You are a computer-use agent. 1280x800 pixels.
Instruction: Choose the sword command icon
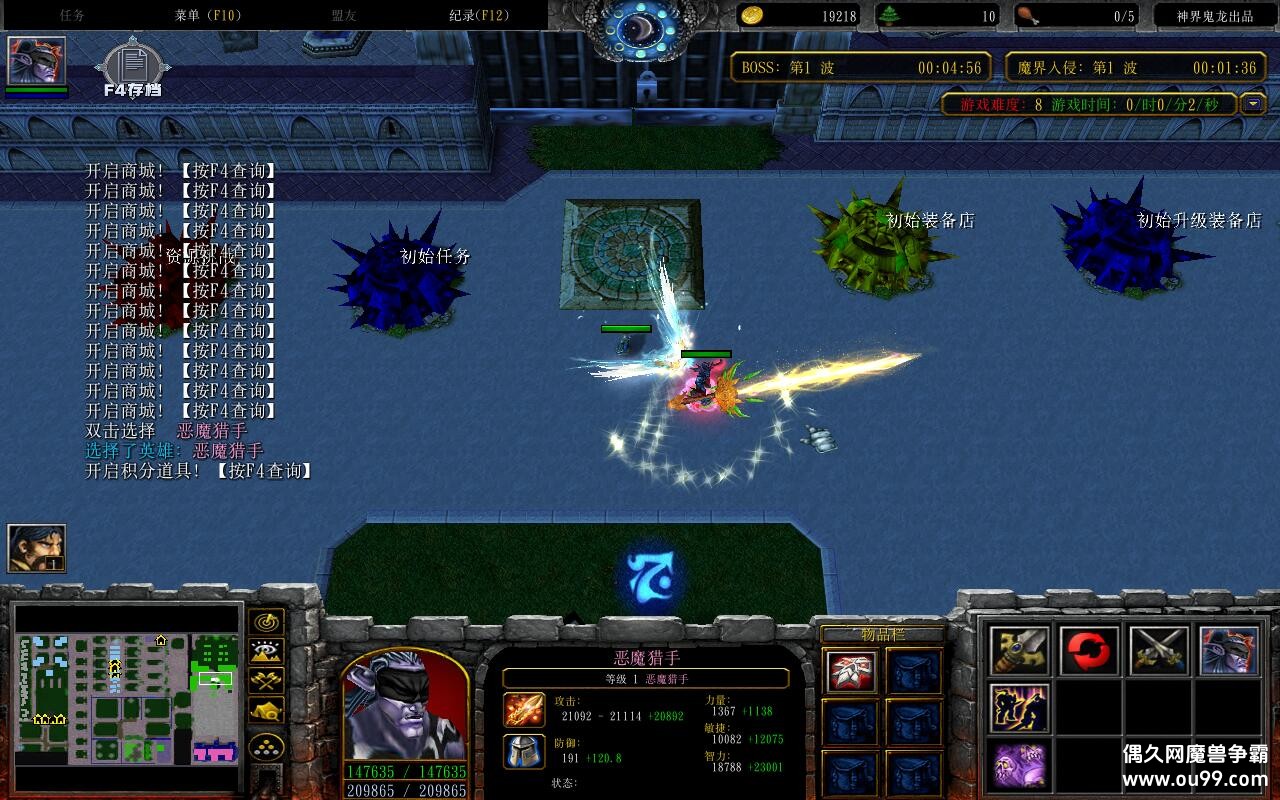tap(1020, 651)
